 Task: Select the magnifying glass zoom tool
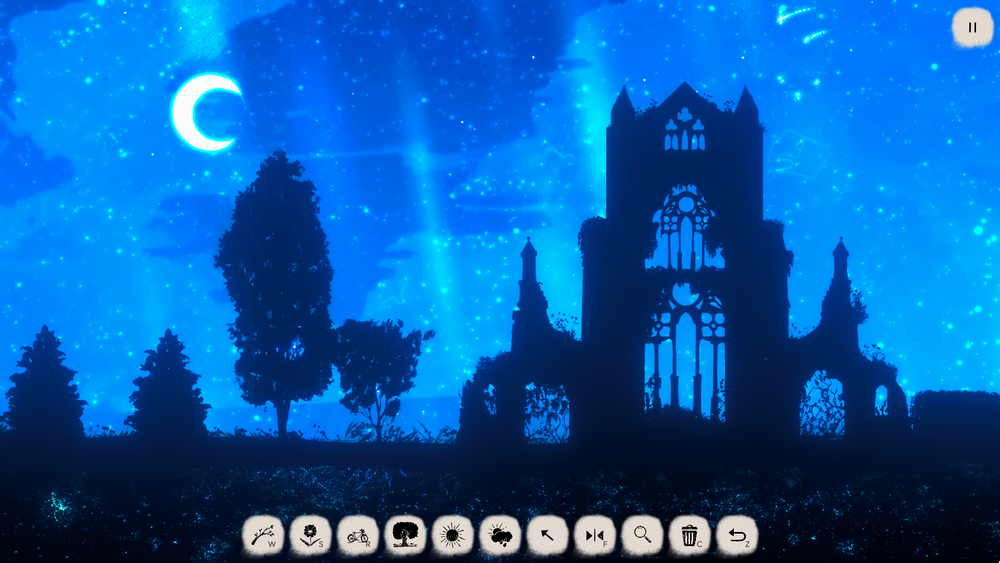642,536
